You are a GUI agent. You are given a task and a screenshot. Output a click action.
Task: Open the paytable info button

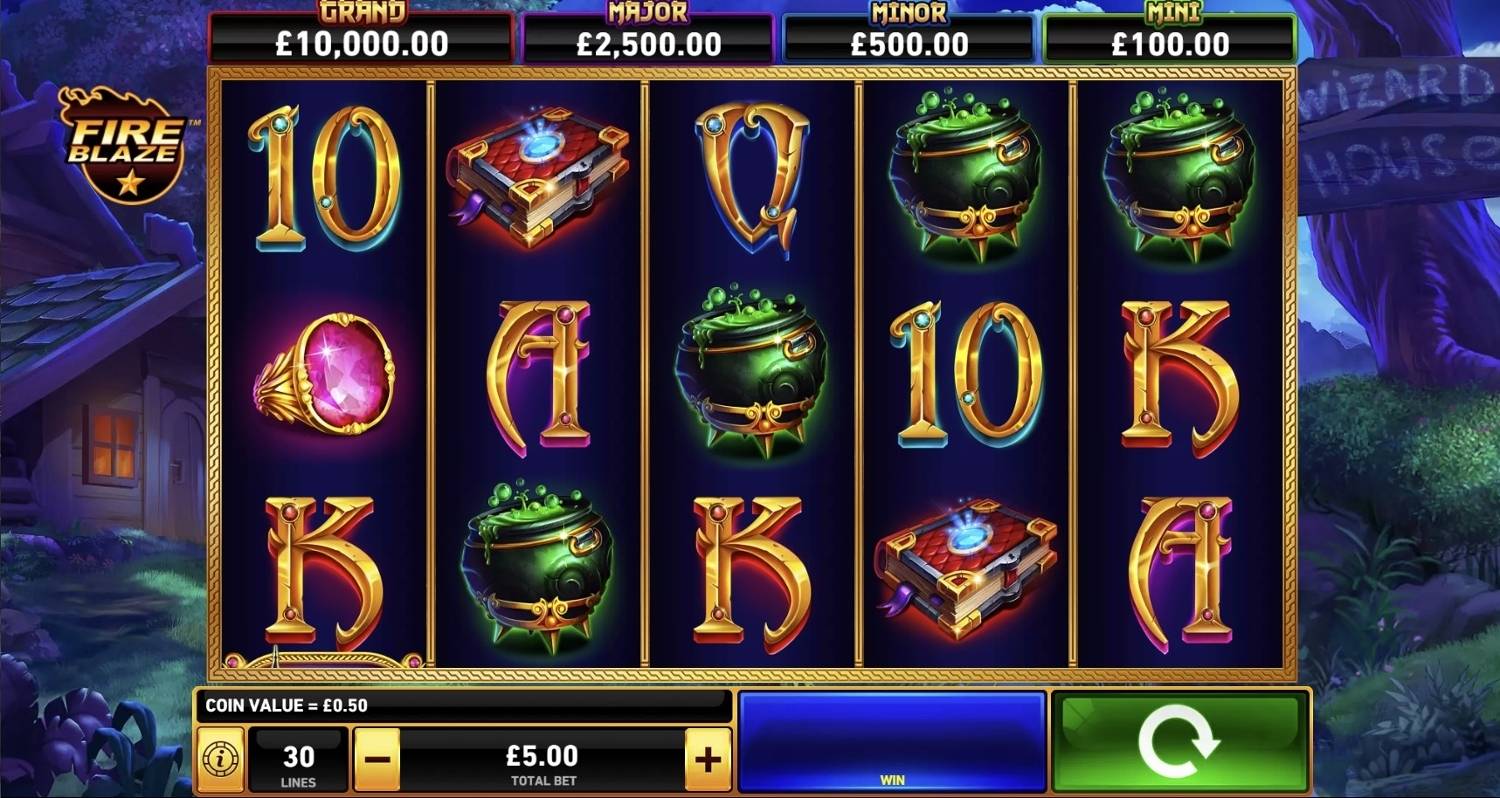pyautogui.click(x=220, y=760)
